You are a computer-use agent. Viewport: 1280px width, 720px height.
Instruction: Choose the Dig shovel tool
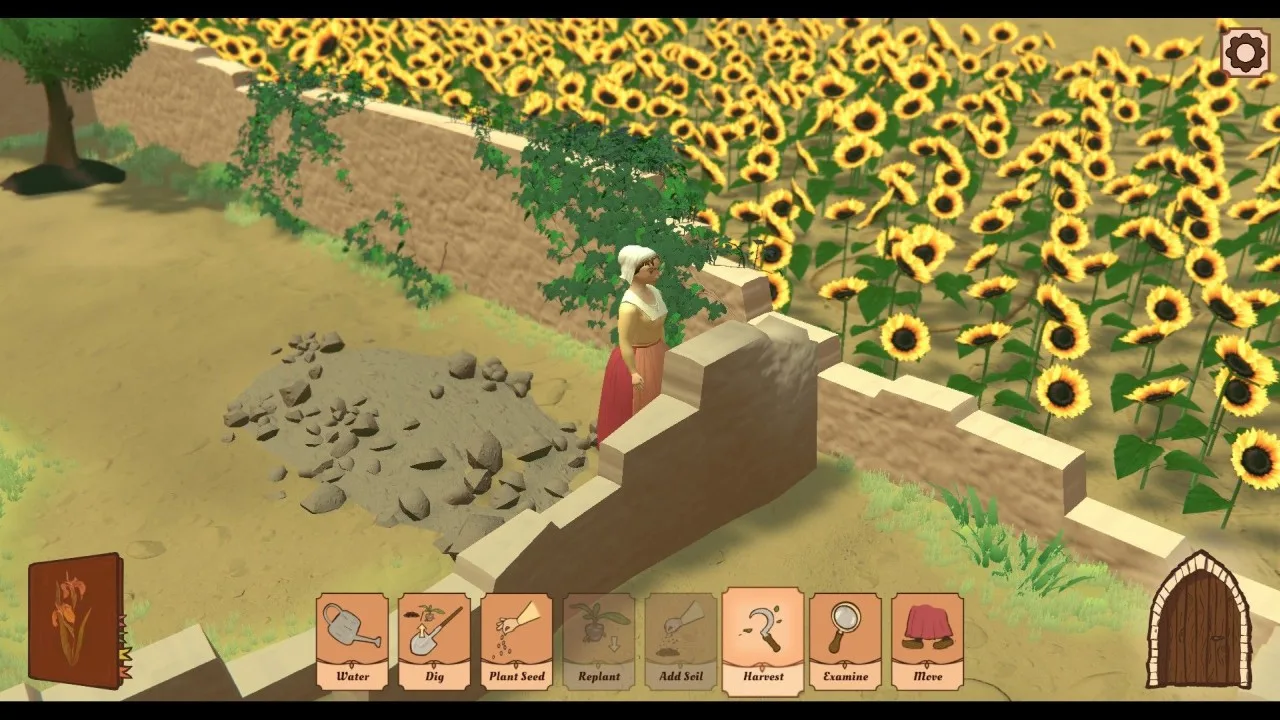point(434,640)
